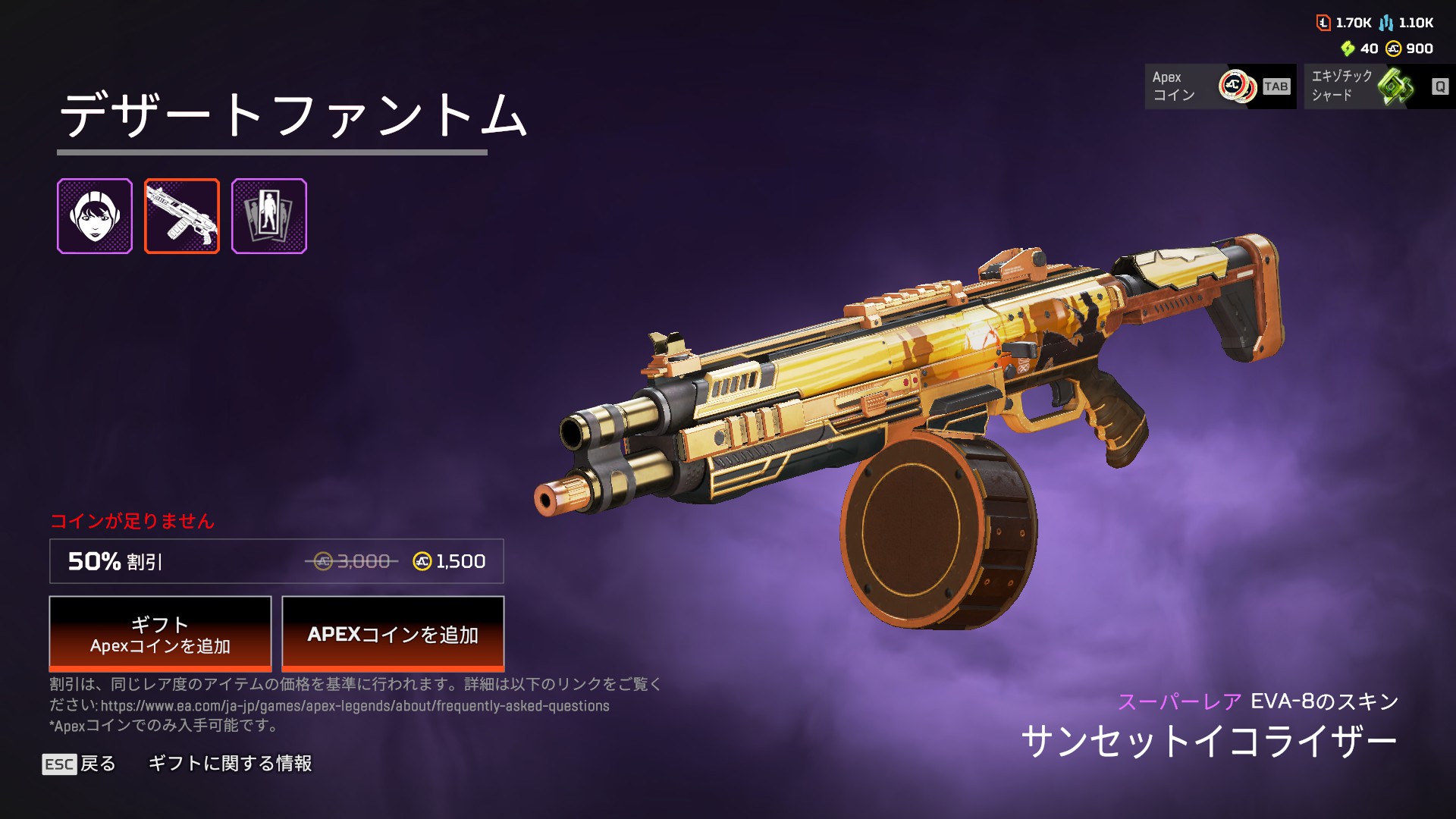Click the APEXコインを追加 button
Image resolution: width=1456 pixels, height=819 pixels.
pos(393,633)
